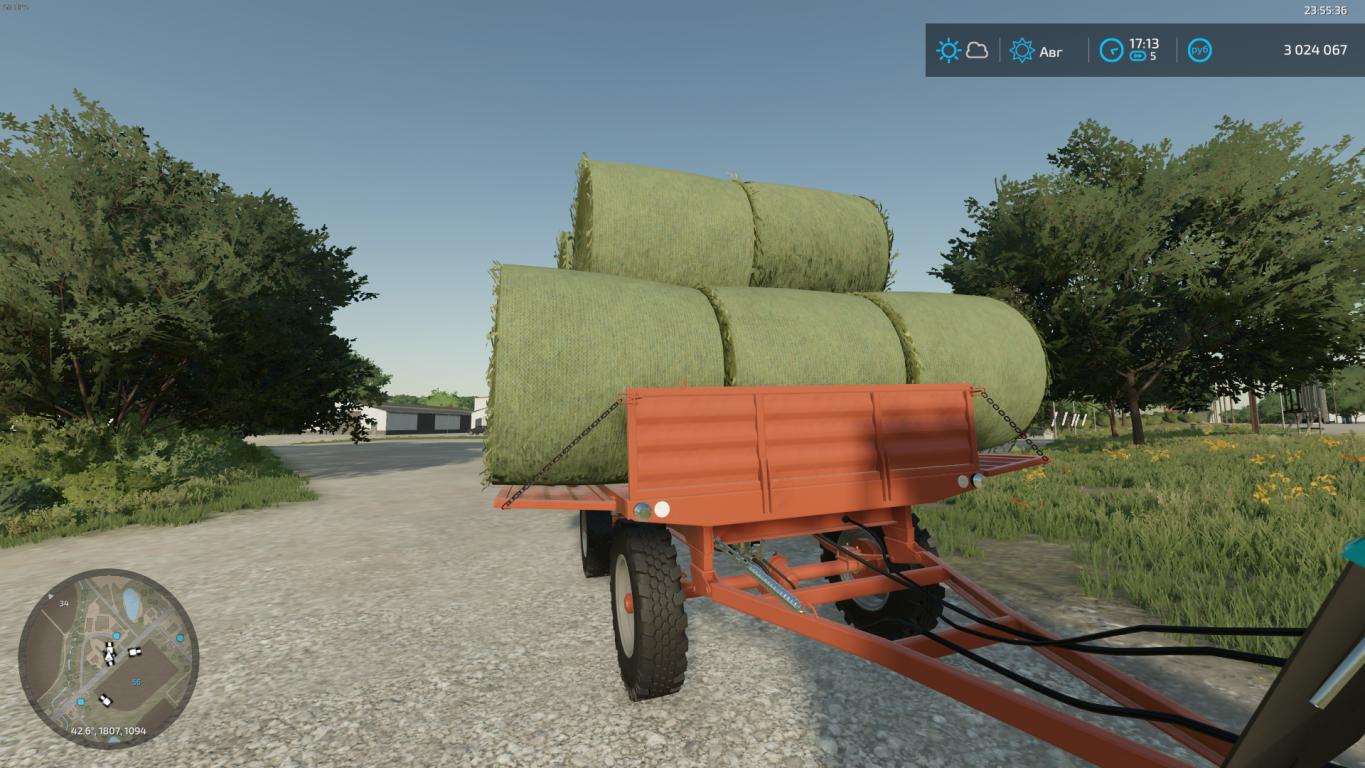Click the ruble currency icon
Screen dimensions: 1365x768
coord(1199,50)
